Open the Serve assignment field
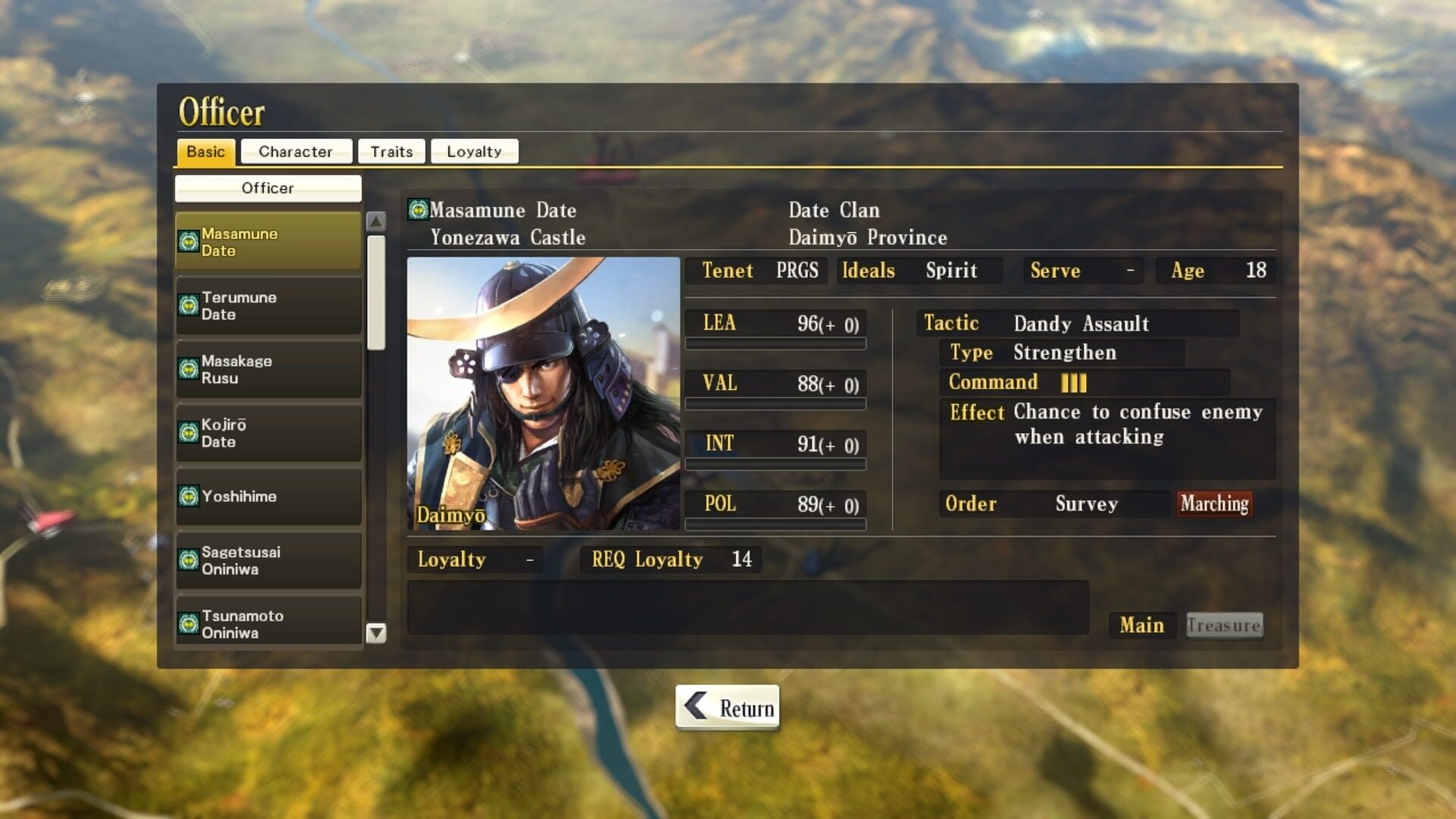Screen dimensions: 1456x819 pyautogui.click(x=1083, y=271)
